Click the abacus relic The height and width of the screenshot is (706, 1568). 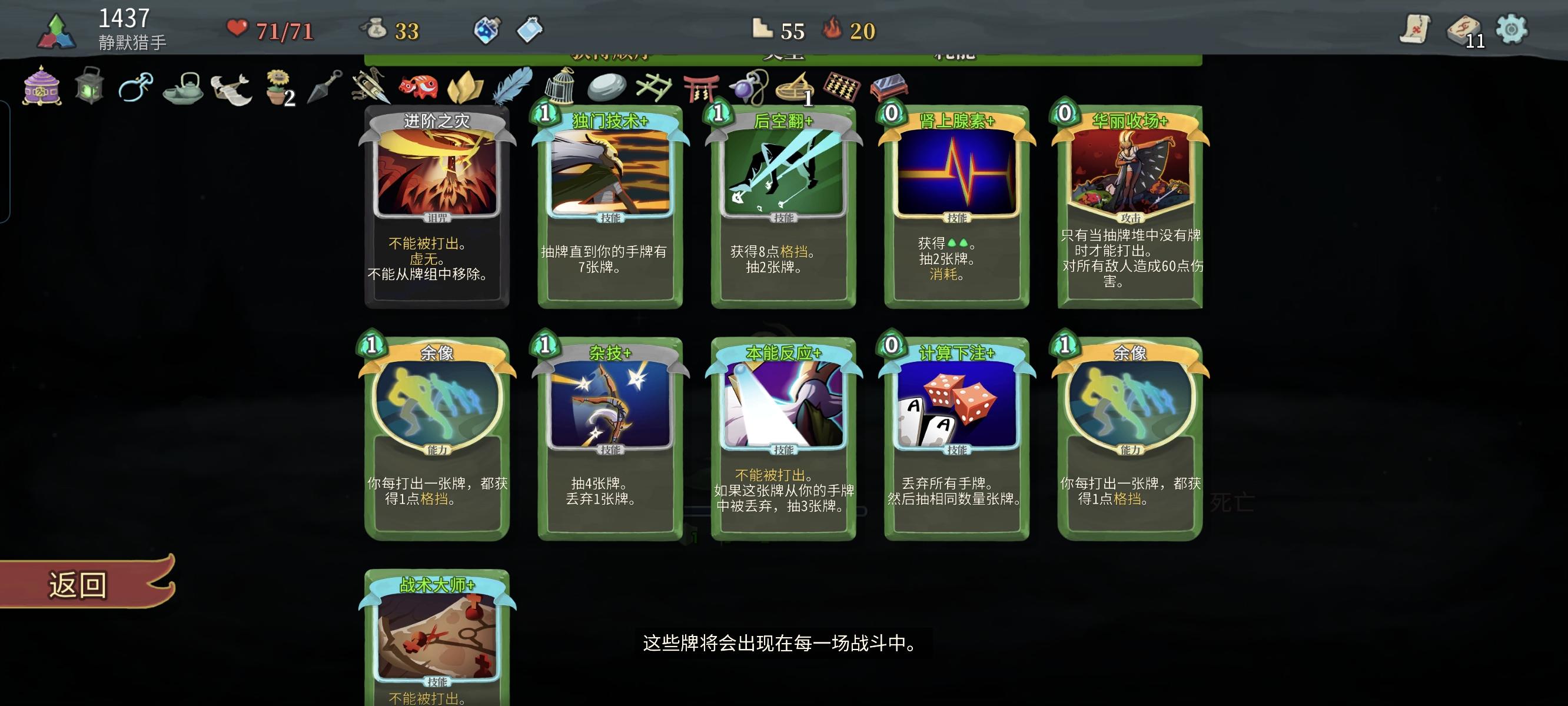(843, 88)
